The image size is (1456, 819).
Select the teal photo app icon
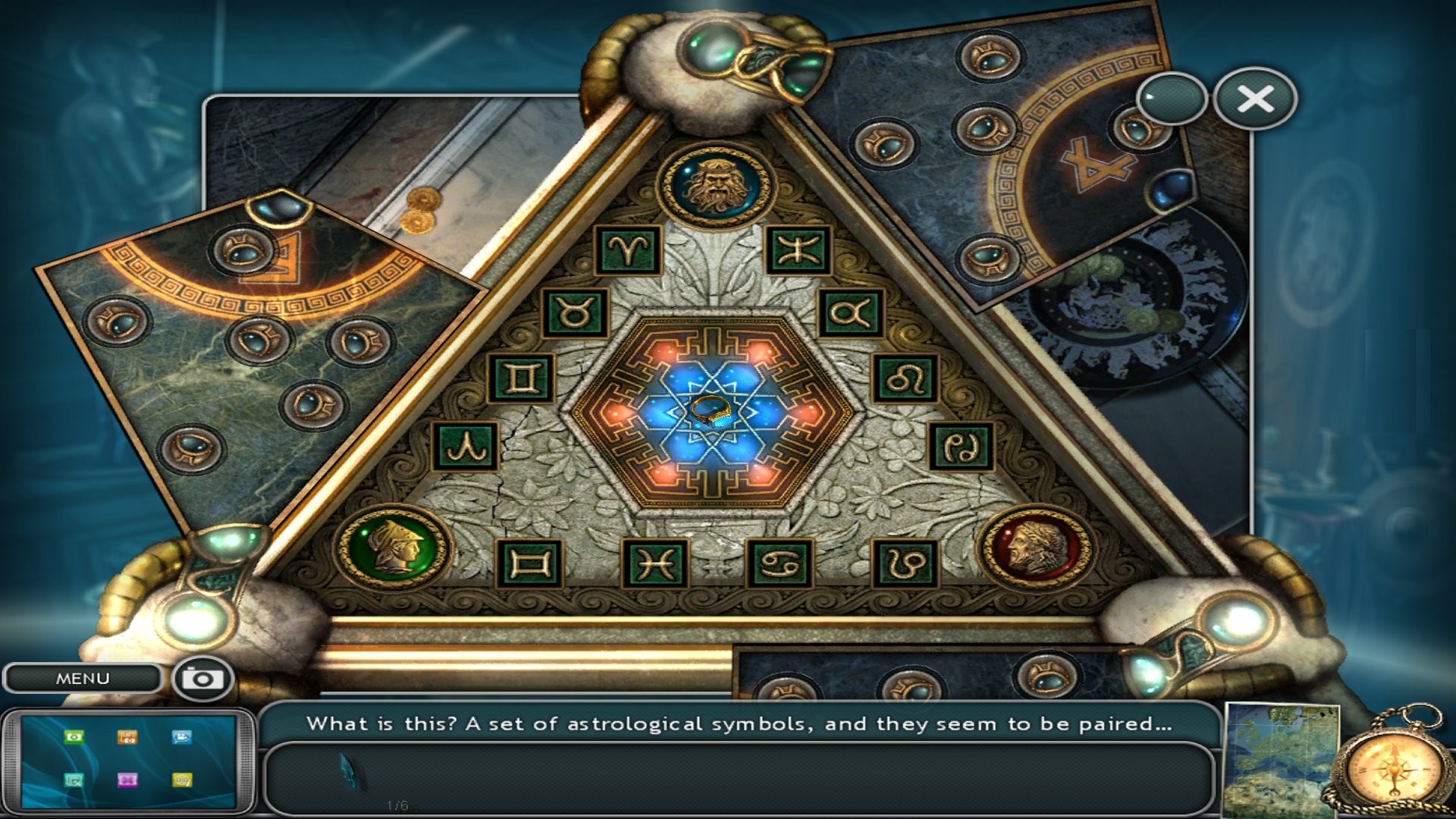point(74,780)
